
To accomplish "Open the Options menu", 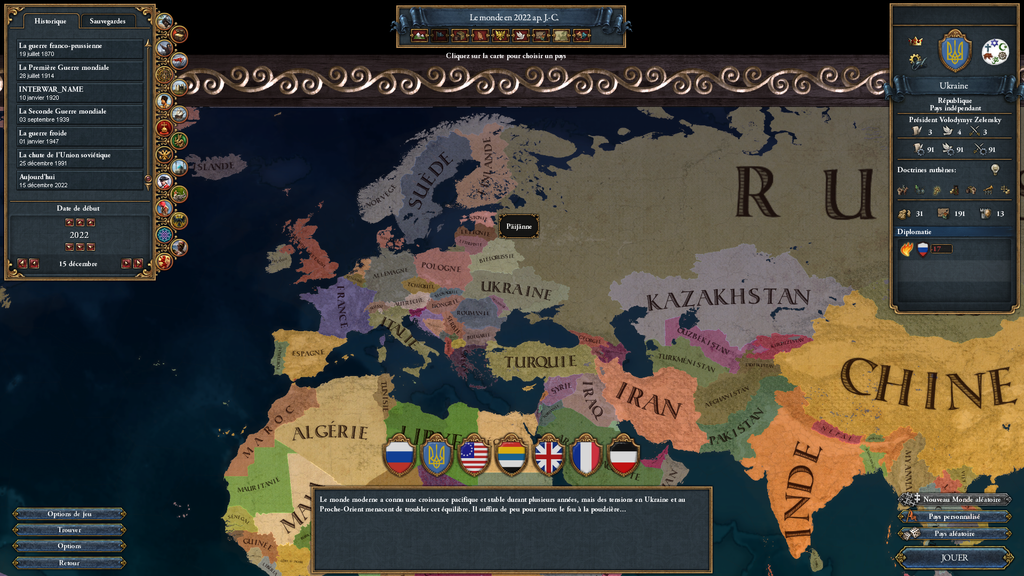I will tap(69, 546).
